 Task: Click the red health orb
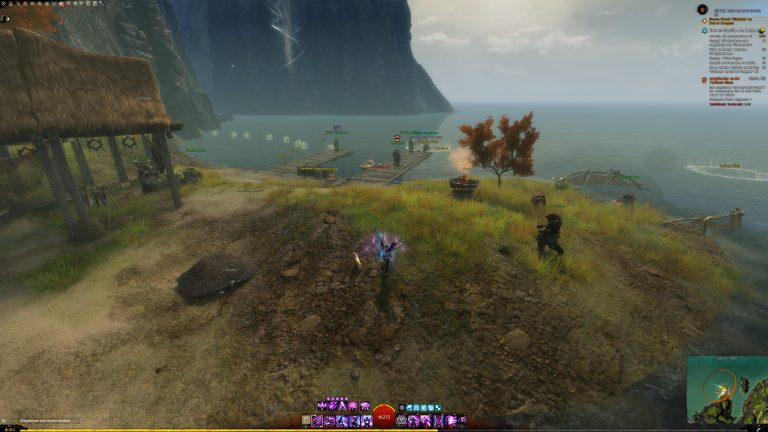[384, 419]
